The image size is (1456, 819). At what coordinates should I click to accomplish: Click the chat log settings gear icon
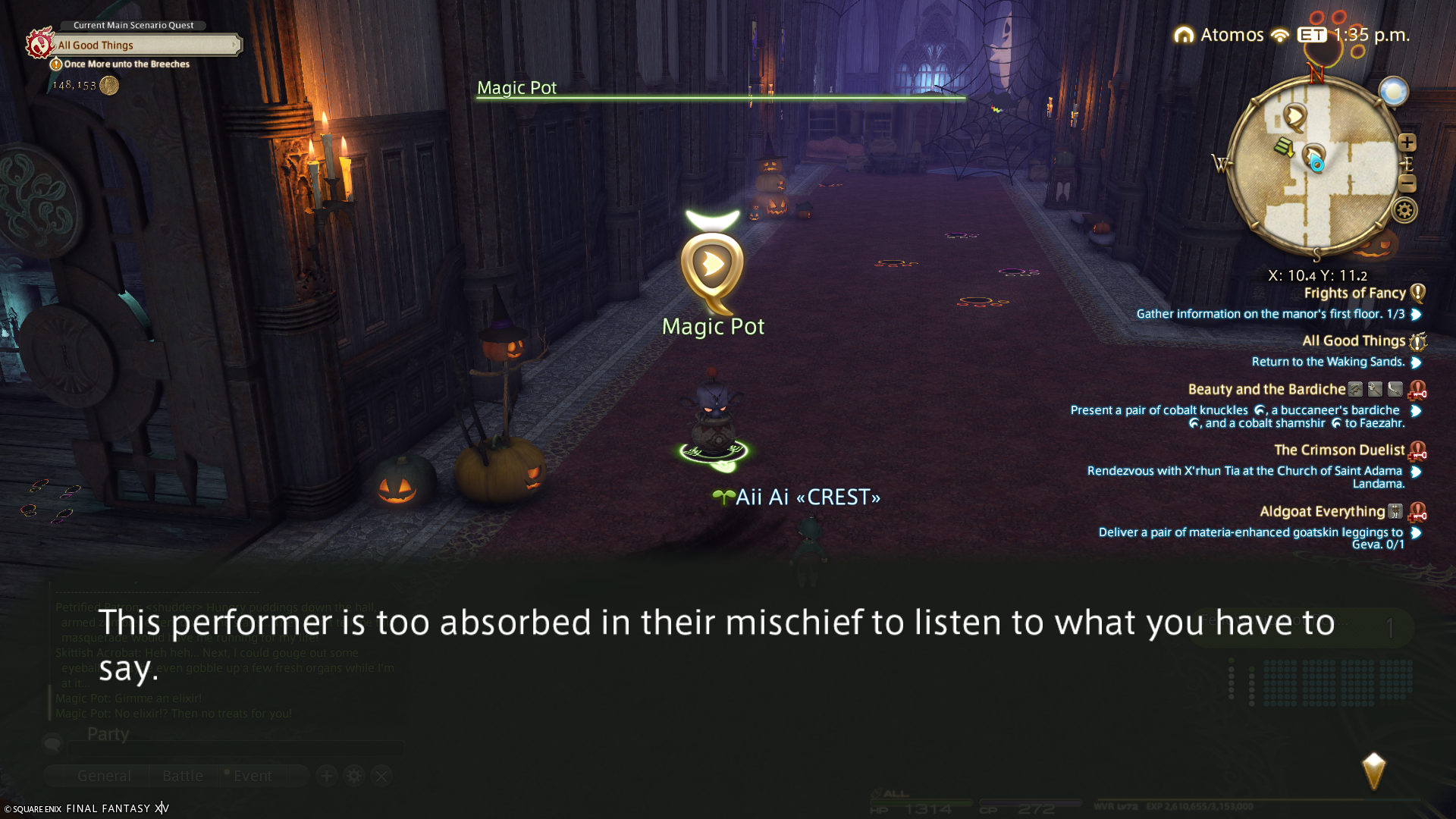click(354, 776)
